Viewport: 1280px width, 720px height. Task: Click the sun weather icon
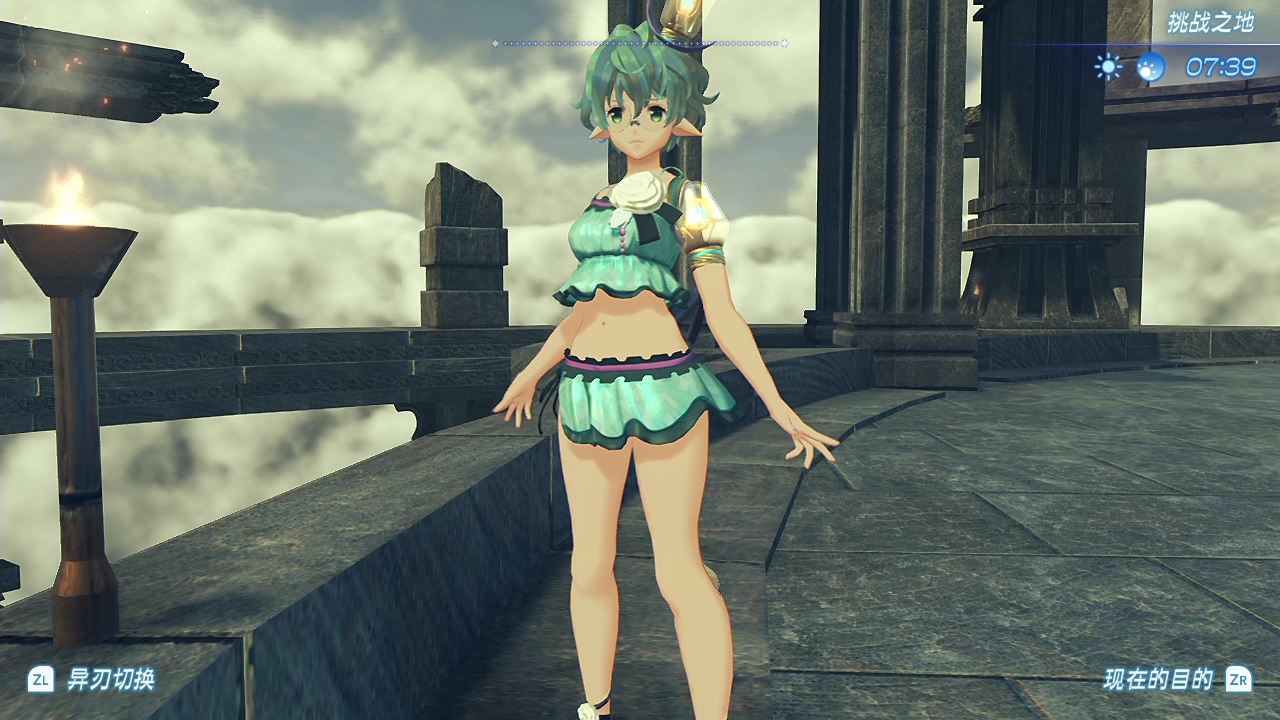click(1108, 67)
